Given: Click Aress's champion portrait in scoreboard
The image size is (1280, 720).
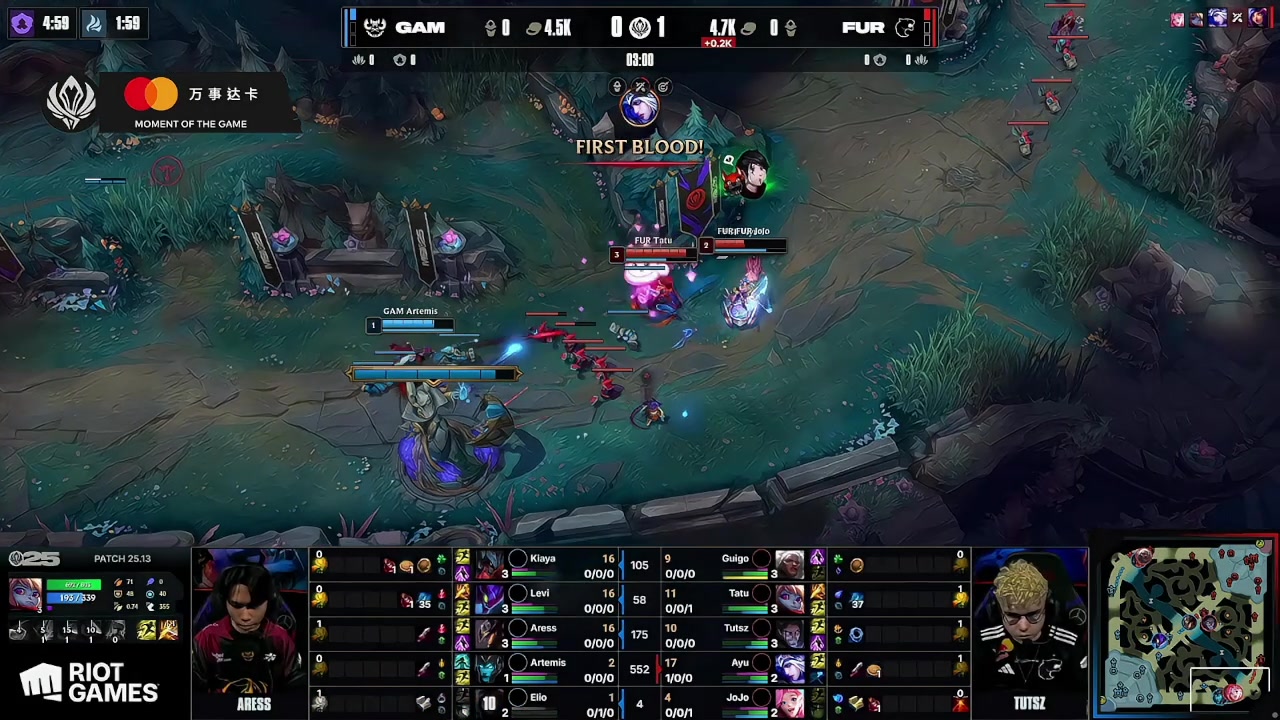Looking at the screenshot, I should pos(490,635).
